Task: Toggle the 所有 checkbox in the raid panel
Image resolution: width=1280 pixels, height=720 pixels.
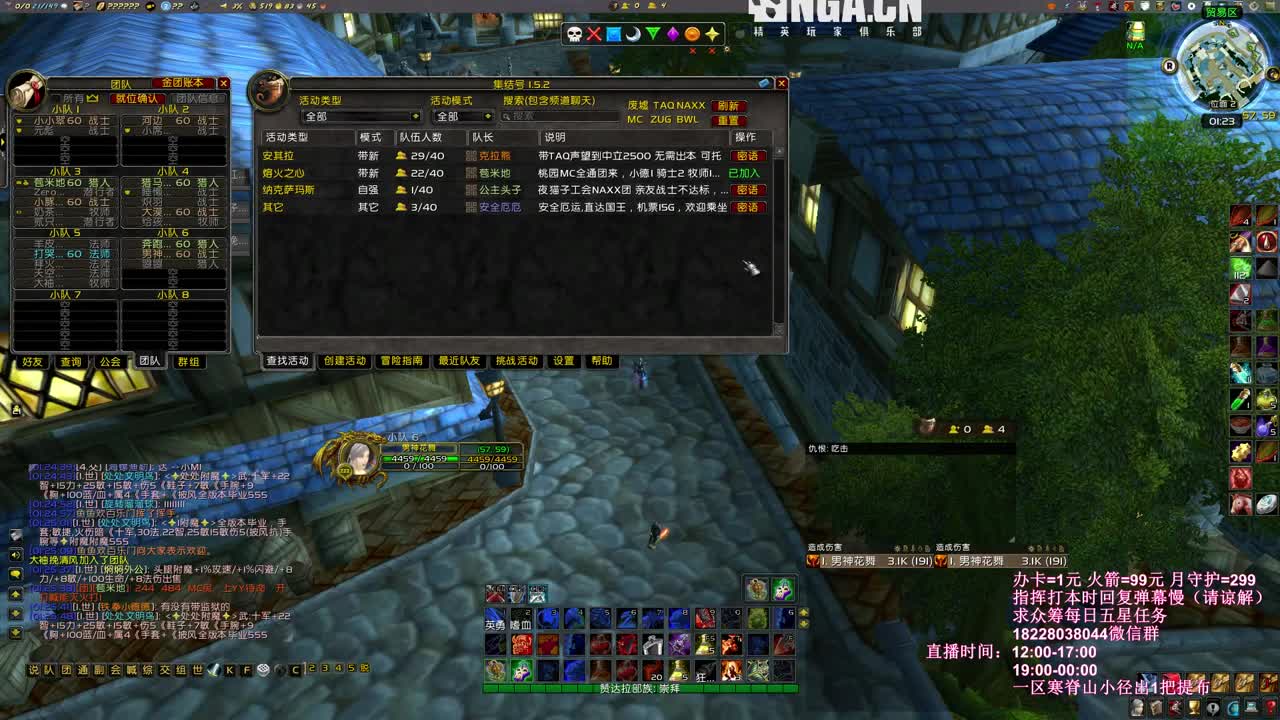Action: point(56,96)
